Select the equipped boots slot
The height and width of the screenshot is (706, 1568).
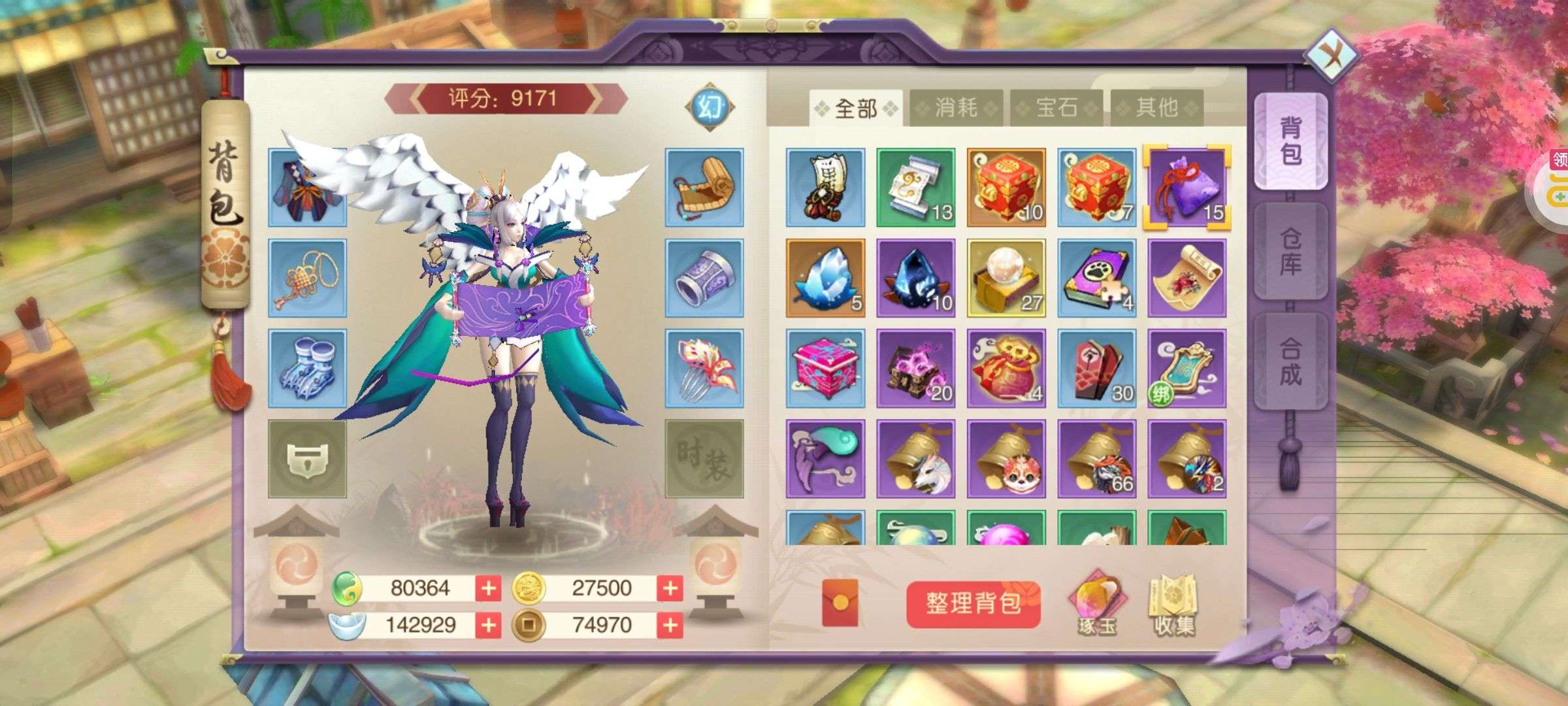[x=307, y=369]
